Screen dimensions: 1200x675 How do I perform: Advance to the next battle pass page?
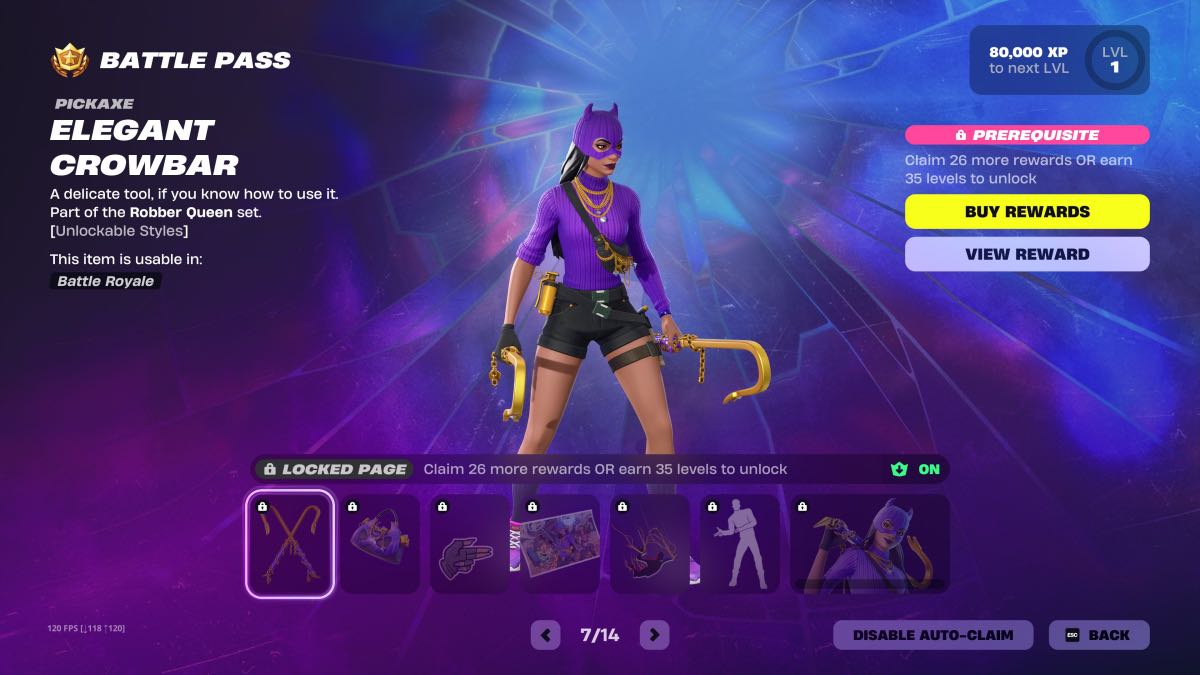654,635
